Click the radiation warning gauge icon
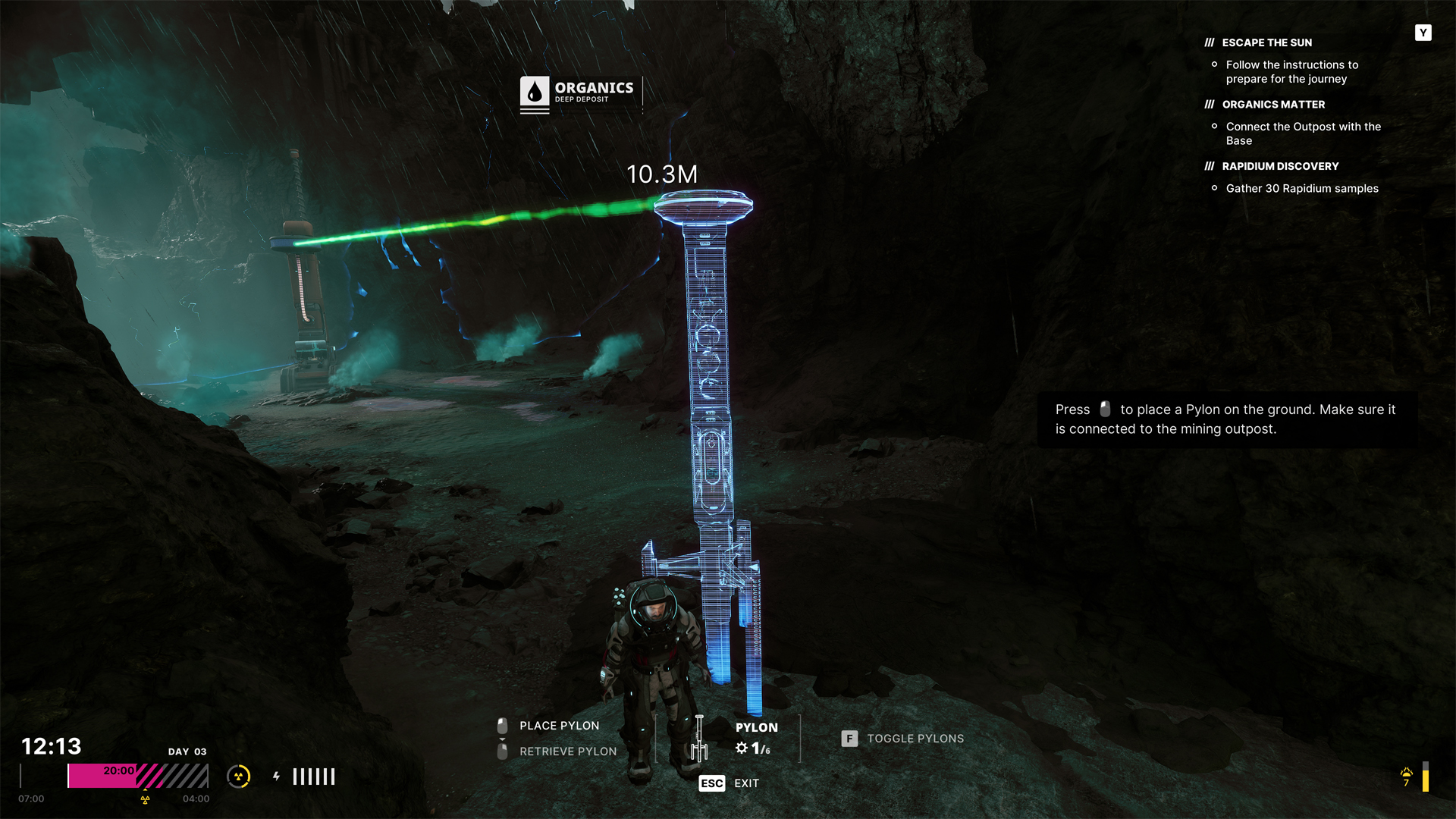Image resolution: width=1456 pixels, height=819 pixels. pyautogui.click(x=239, y=777)
